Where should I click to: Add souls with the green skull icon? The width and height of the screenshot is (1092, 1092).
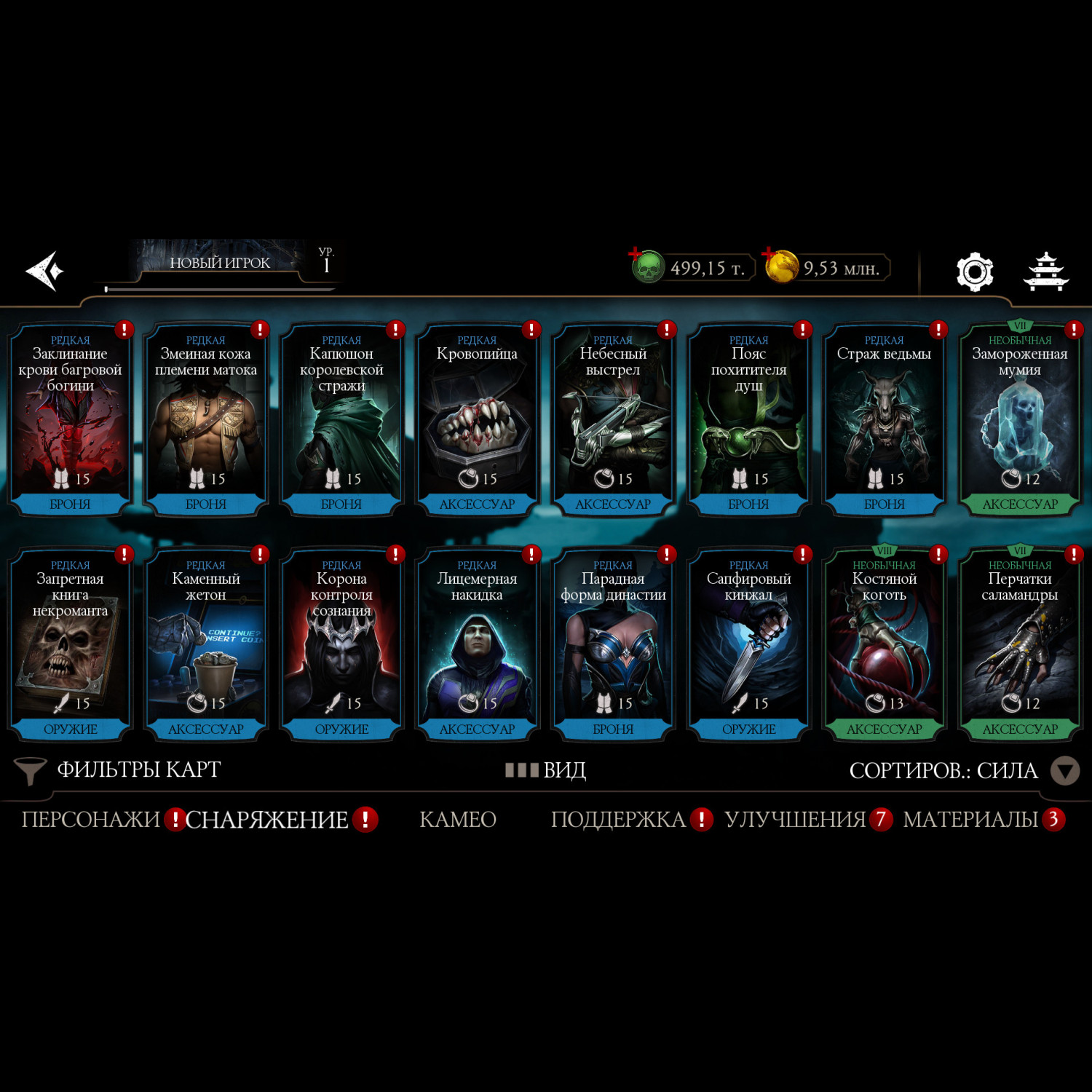pyautogui.click(x=646, y=266)
